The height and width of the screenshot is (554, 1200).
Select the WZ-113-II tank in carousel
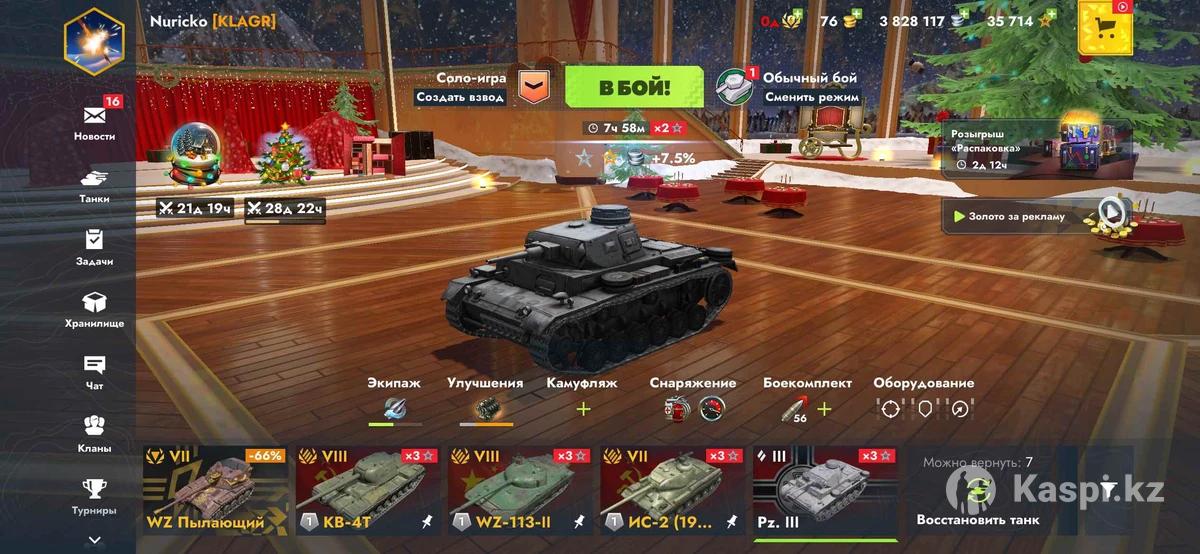click(521, 491)
